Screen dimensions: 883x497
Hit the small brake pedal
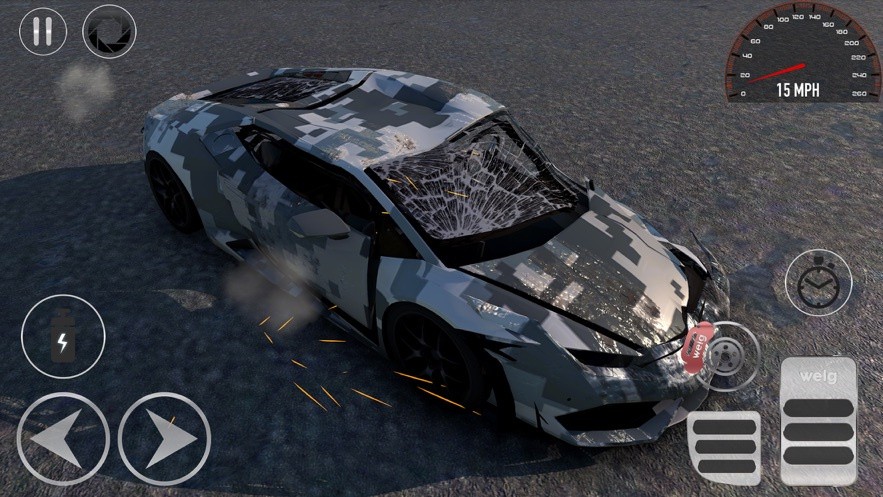[x=724, y=447]
